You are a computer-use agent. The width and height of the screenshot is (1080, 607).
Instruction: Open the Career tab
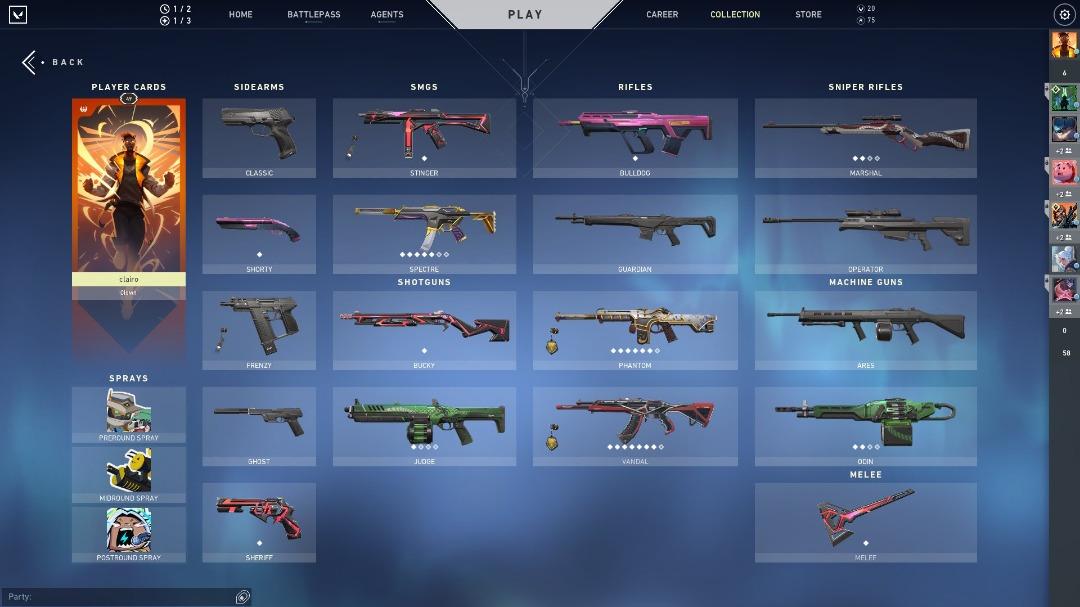(x=662, y=15)
